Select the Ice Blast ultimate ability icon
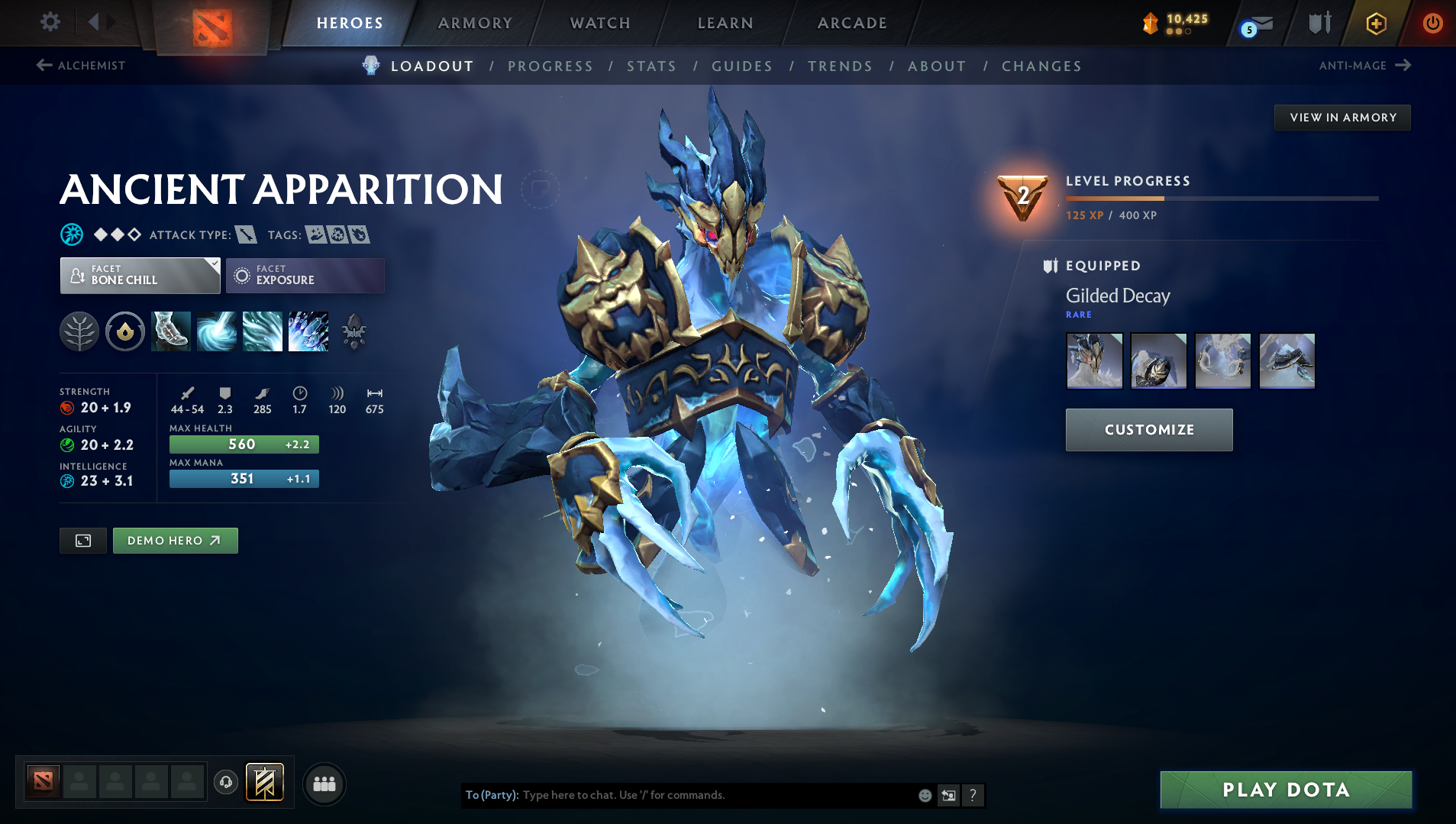Image resolution: width=1456 pixels, height=824 pixels. tap(308, 331)
